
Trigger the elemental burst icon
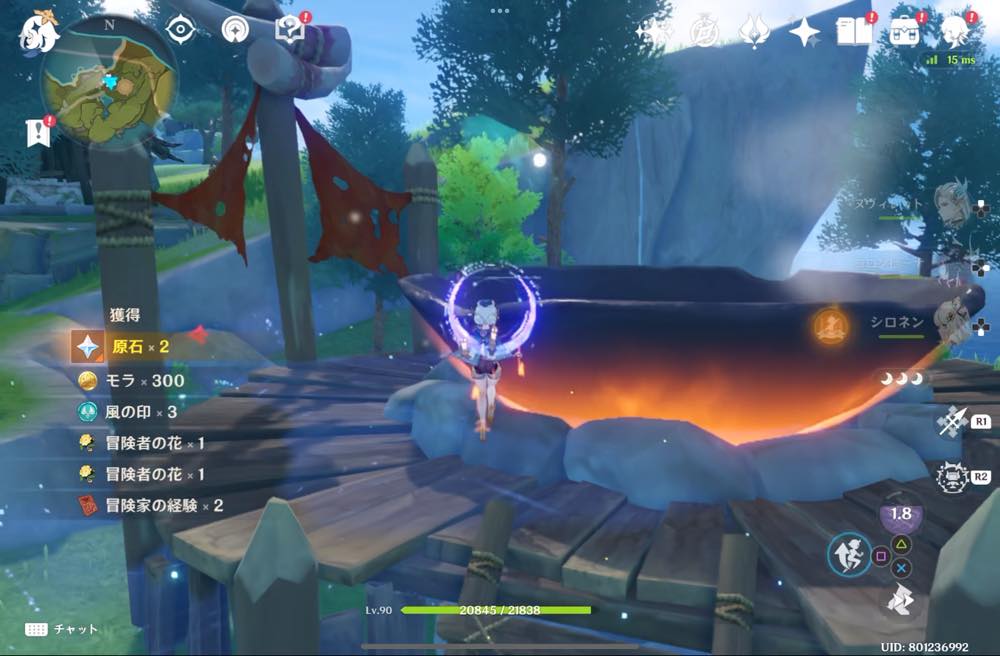coord(949,476)
